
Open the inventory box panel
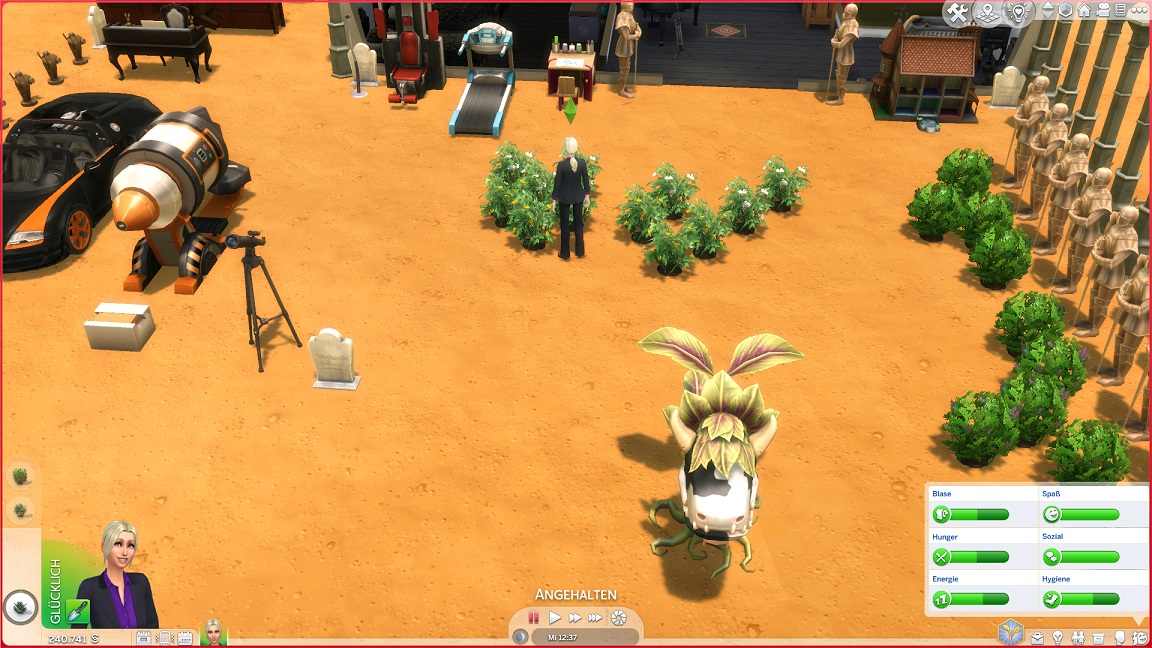[1098, 637]
